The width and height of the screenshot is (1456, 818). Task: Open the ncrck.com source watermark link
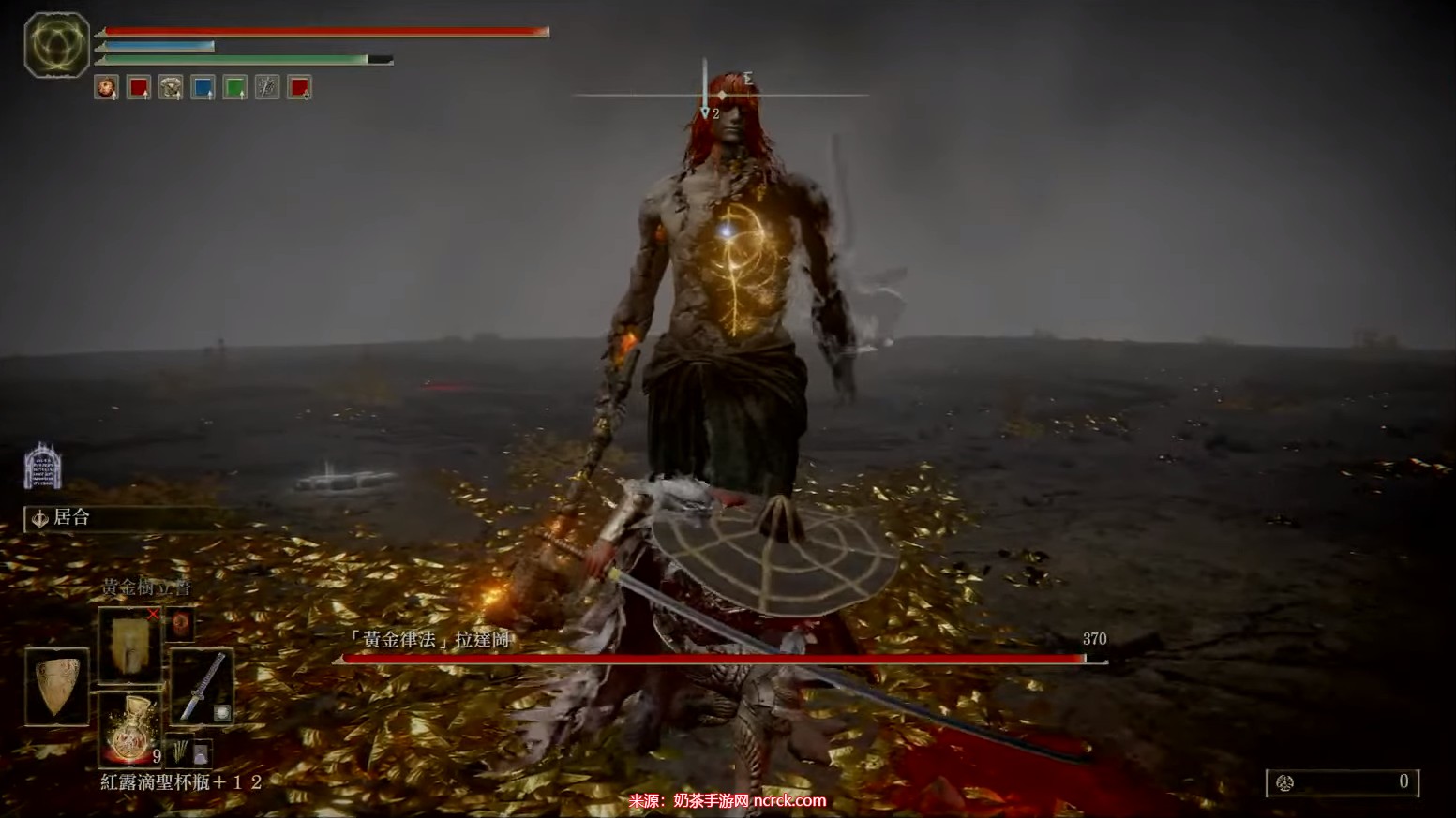[x=728, y=800]
